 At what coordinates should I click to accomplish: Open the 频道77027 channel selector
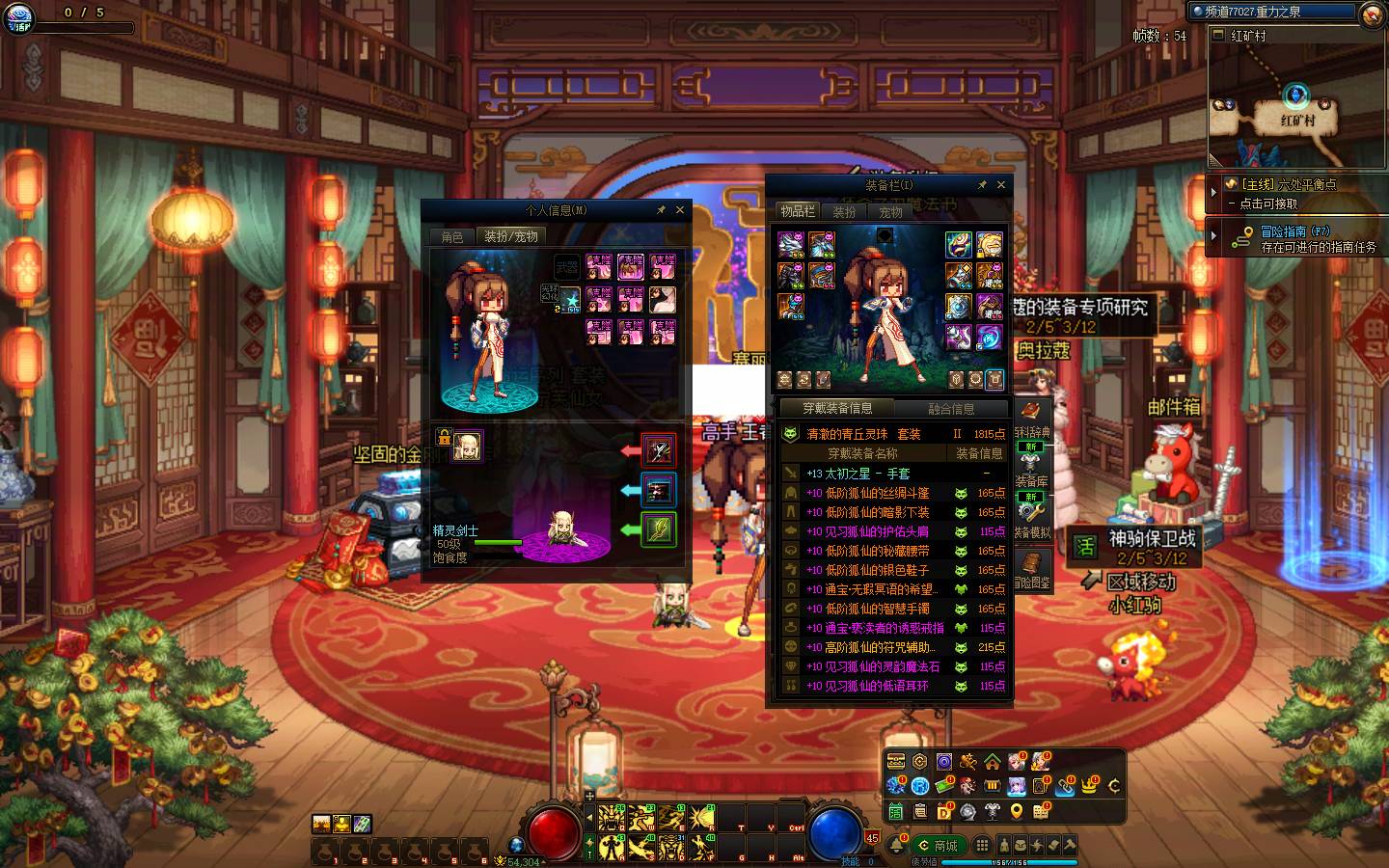[1271, 12]
